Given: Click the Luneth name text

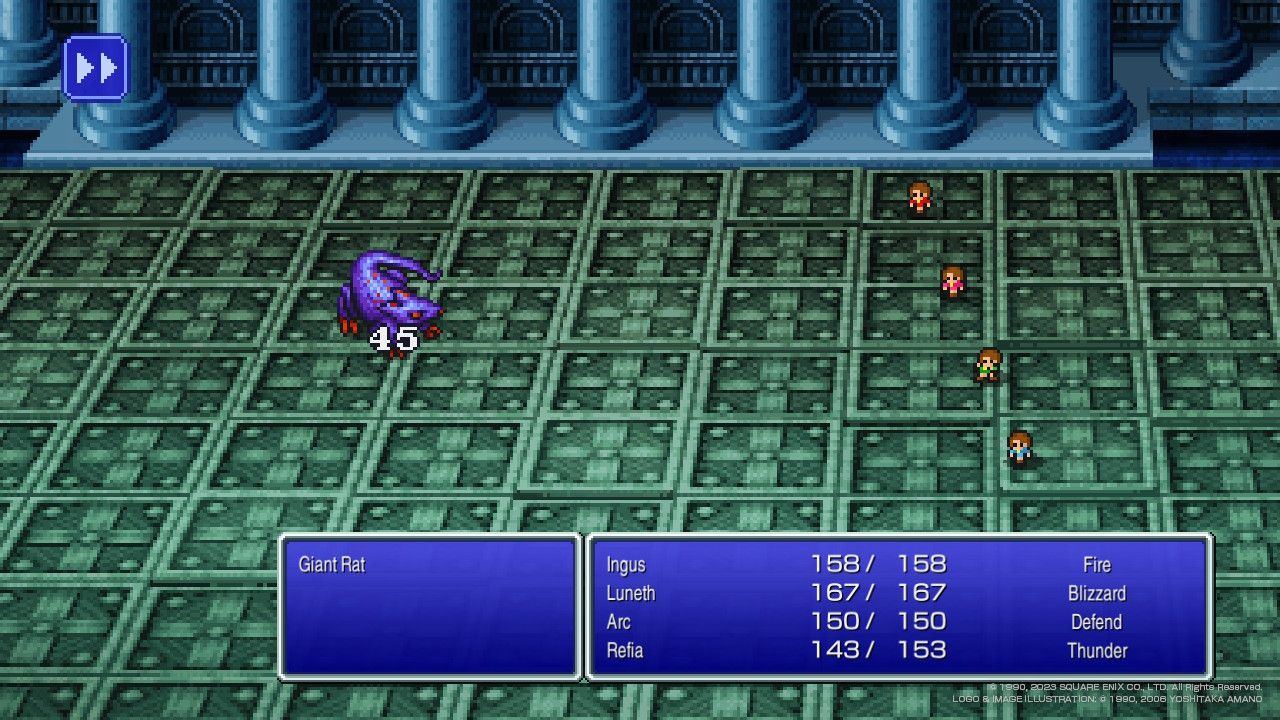Looking at the screenshot, I should tap(631, 593).
